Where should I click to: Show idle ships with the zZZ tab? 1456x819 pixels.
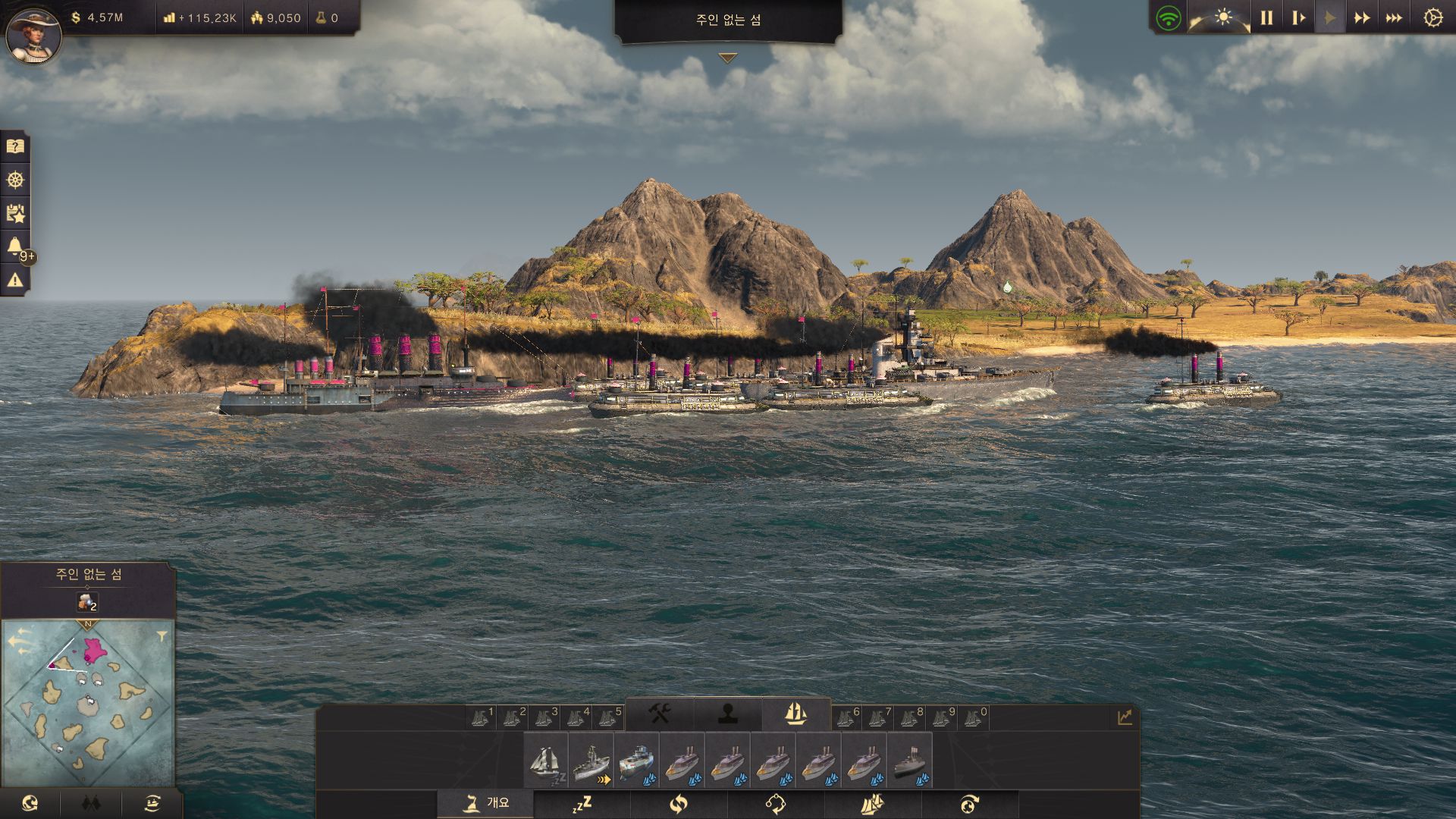click(582, 804)
